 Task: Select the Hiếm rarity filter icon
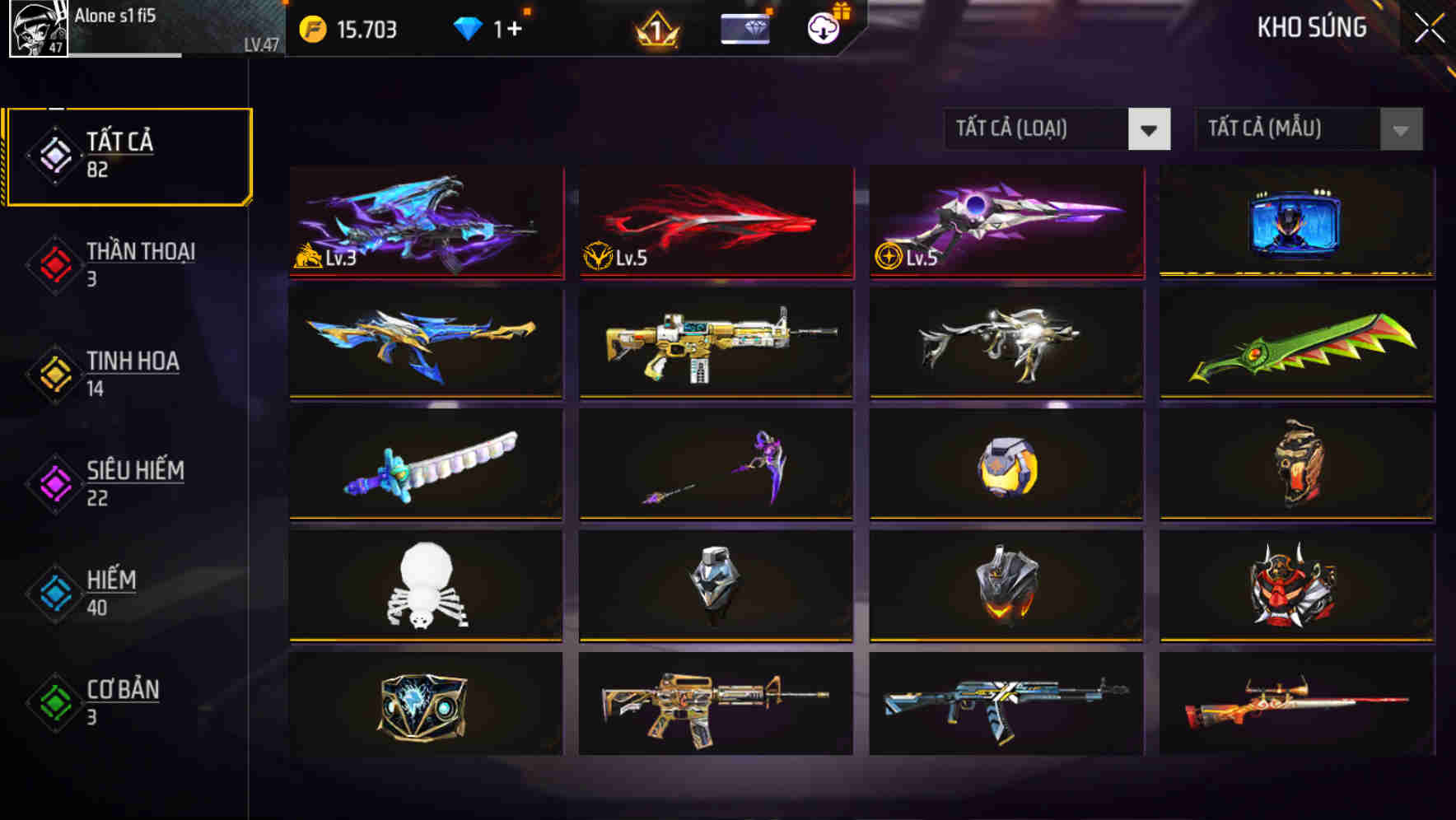click(x=54, y=593)
